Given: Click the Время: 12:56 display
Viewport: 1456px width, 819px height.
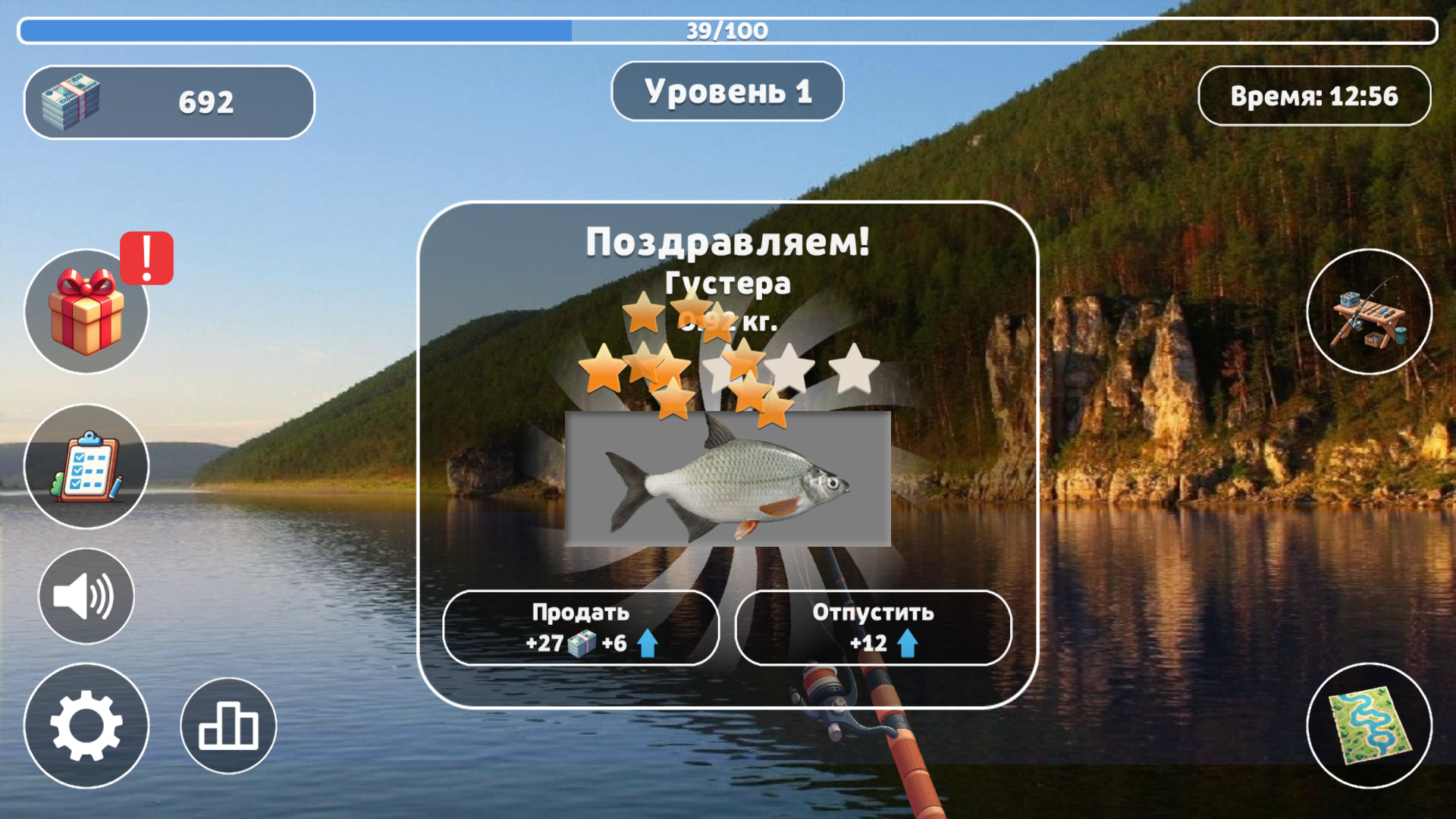Looking at the screenshot, I should (1314, 96).
